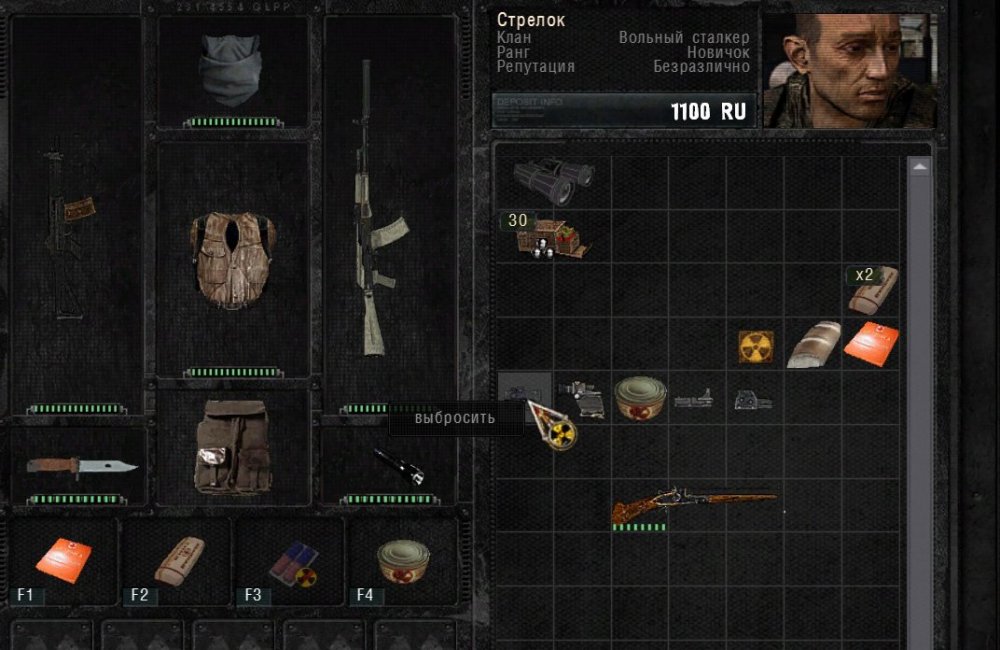This screenshot has width=1000, height=650.
Task: Select the orange medkit in the backpack grid
Action: (870, 344)
